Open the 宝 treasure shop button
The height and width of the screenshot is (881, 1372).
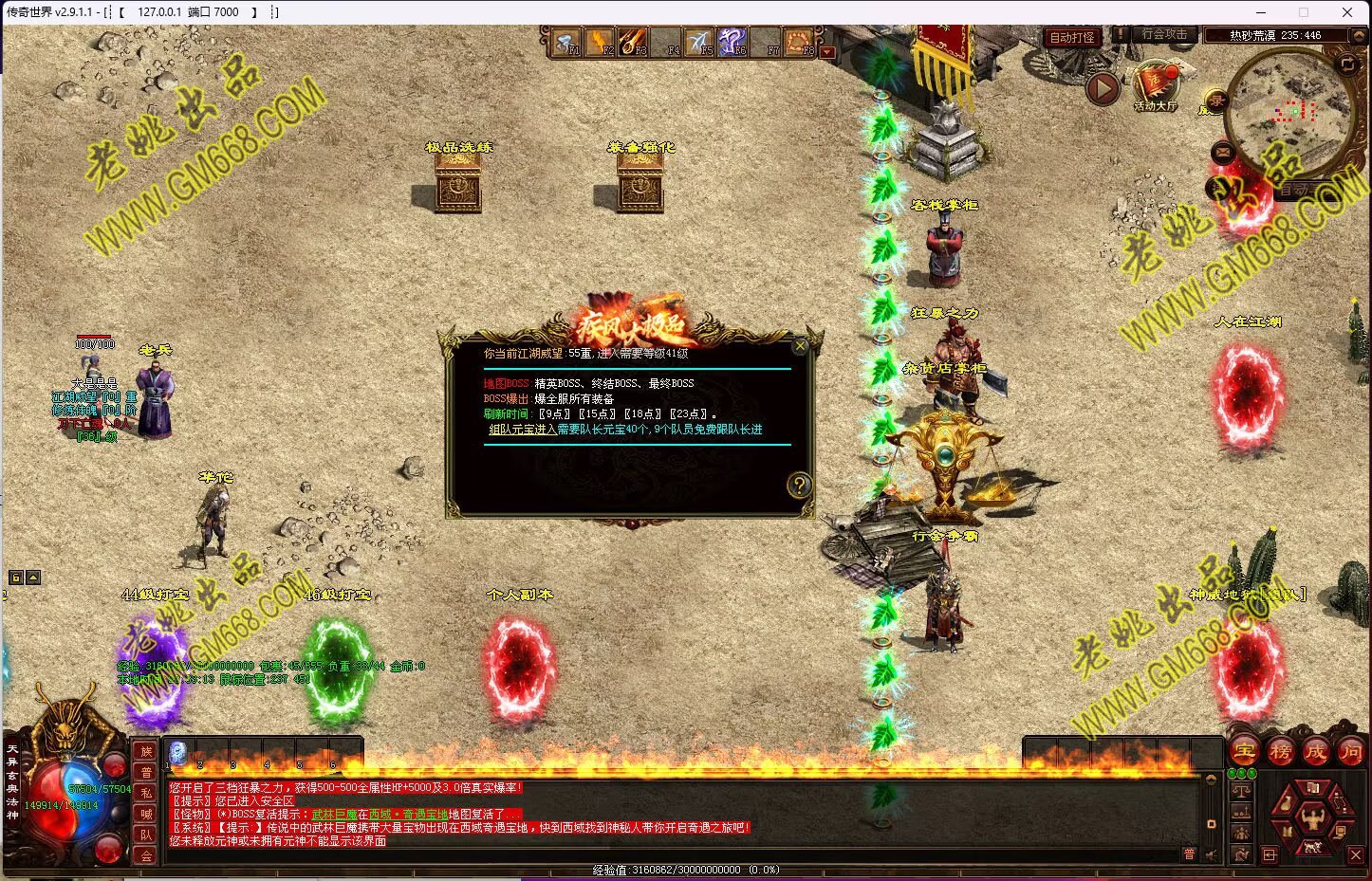click(x=1245, y=752)
